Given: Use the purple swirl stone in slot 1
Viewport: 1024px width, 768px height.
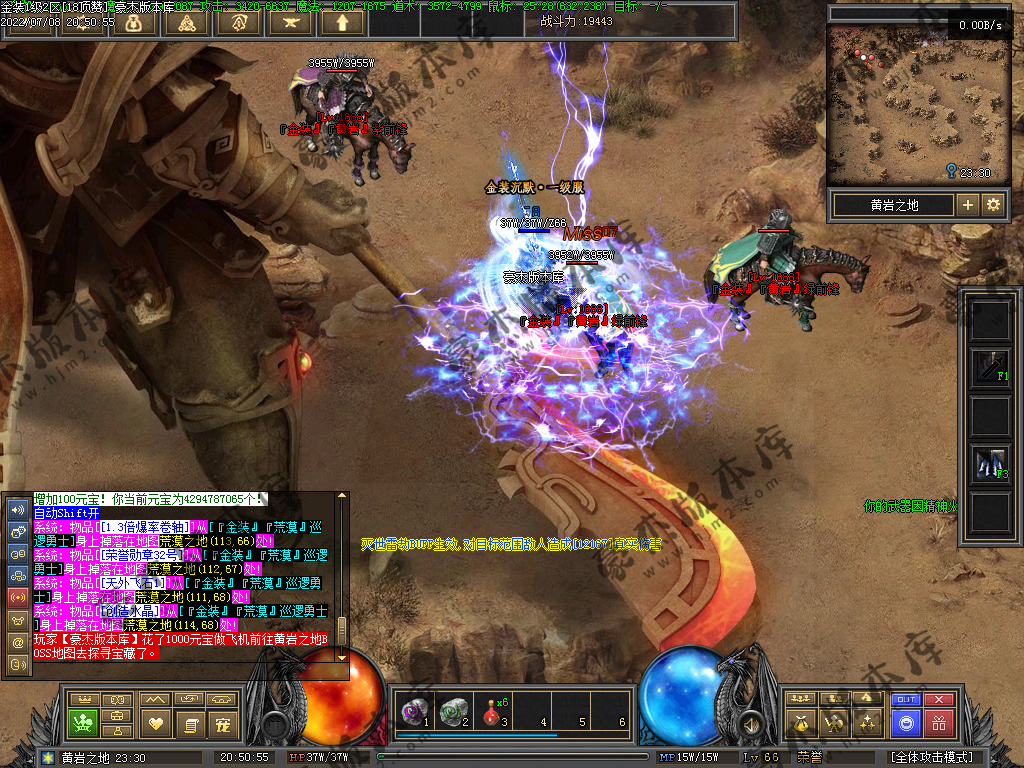Looking at the screenshot, I should (x=413, y=711).
